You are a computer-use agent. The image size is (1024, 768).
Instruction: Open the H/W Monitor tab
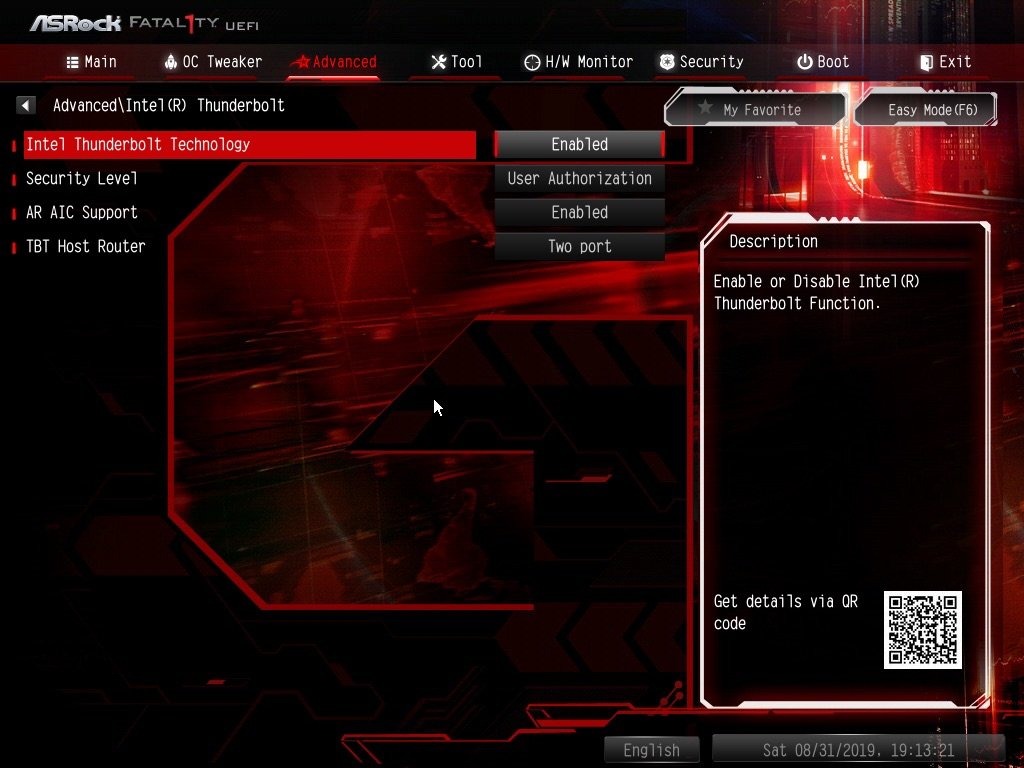[578, 62]
